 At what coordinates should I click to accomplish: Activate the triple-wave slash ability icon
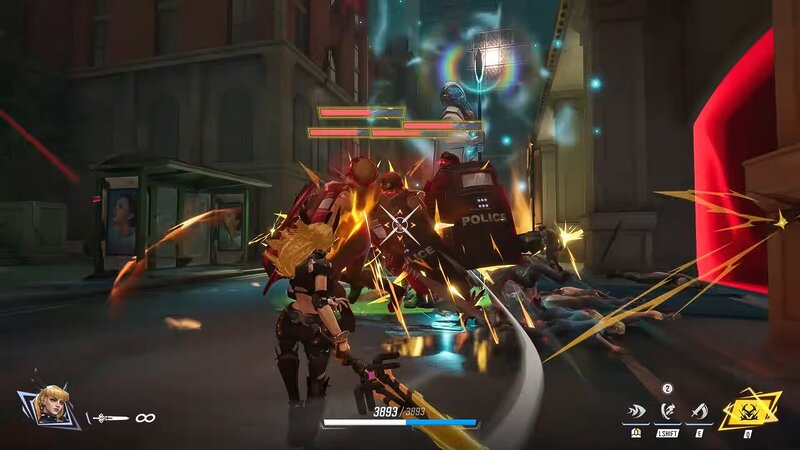634,411
